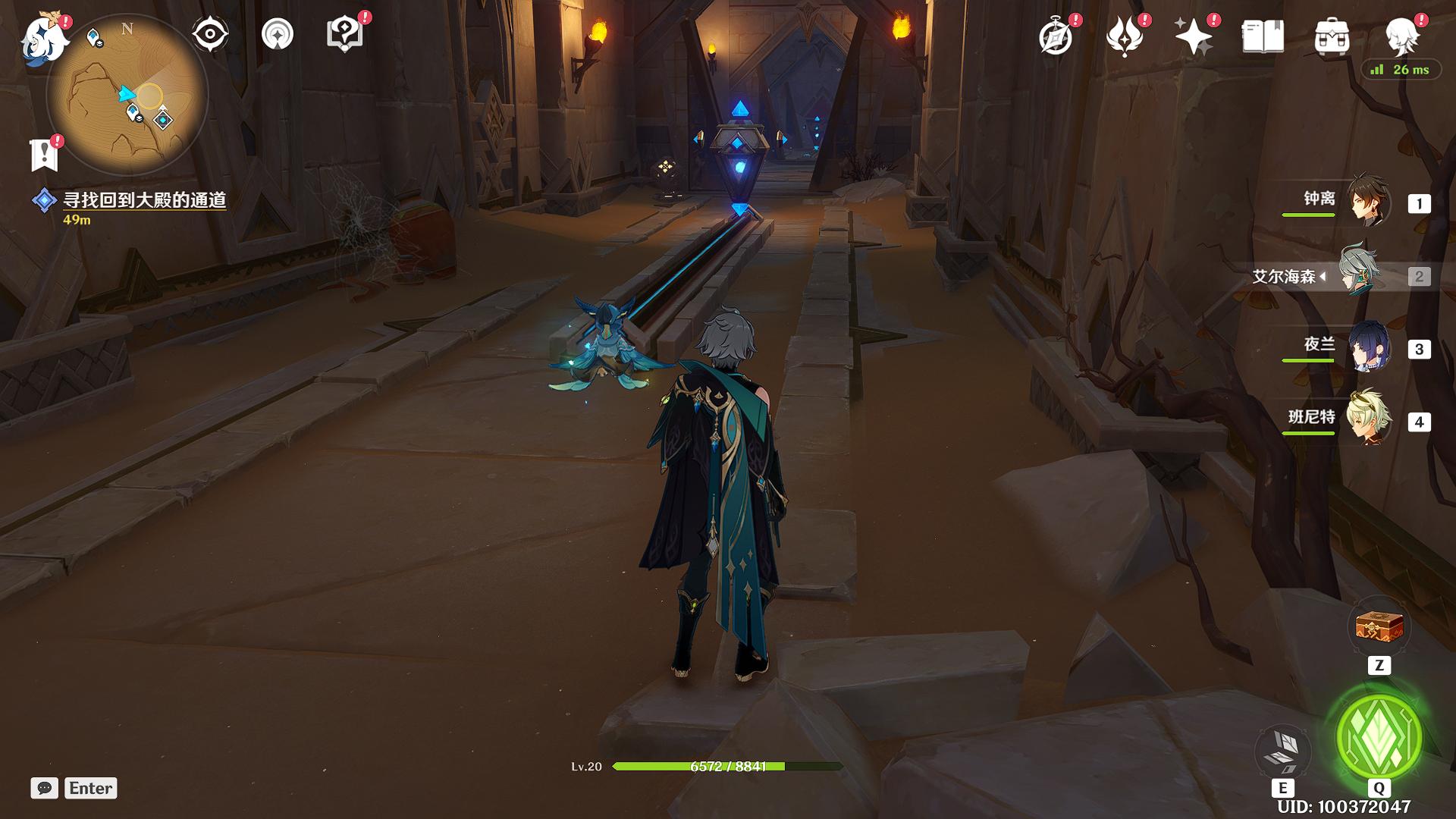
Task: Use the treasure chest gadget
Action: tap(1379, 628)
